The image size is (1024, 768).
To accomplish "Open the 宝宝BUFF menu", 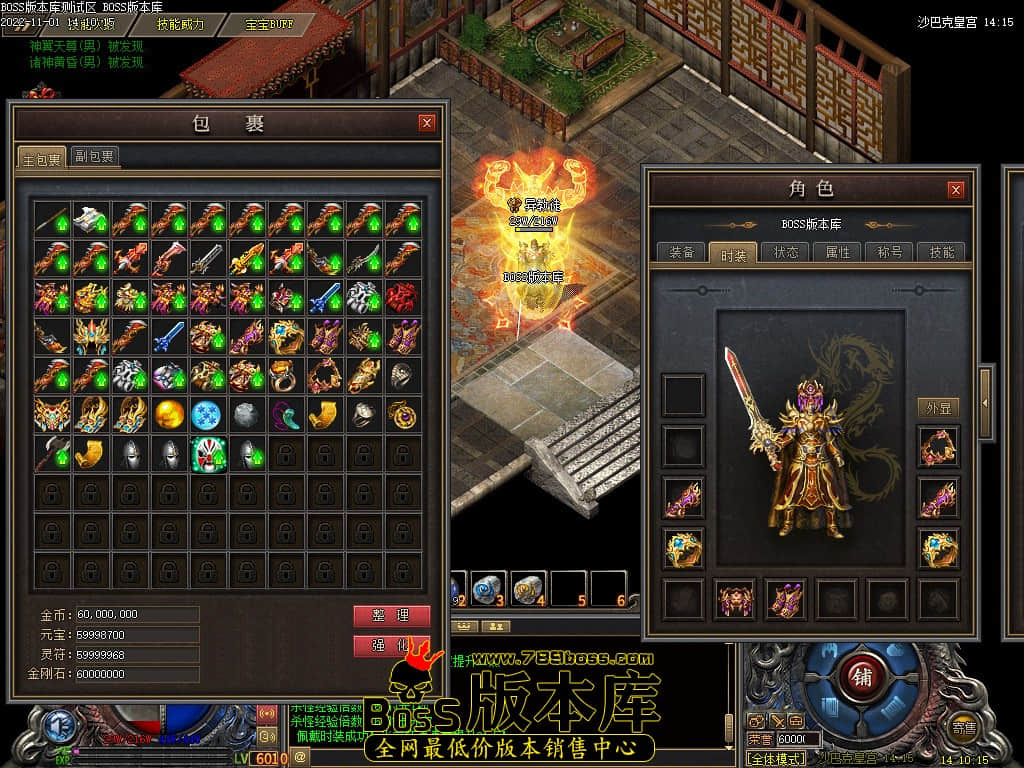I will click(x=270, y=24).
